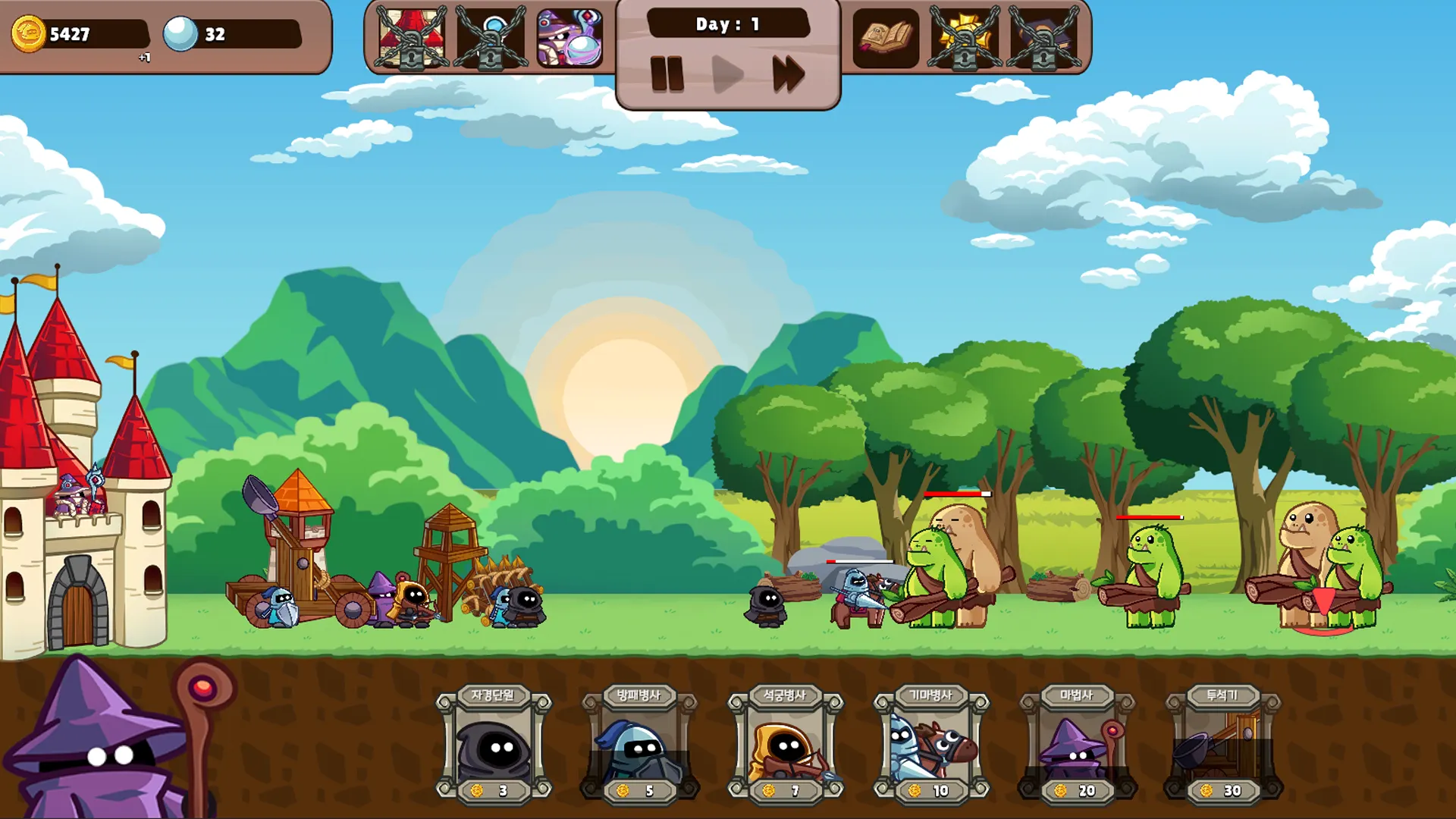
Task: Click the locked purple tome icon
Action: pyautogui.click(x=1043, y=38)
